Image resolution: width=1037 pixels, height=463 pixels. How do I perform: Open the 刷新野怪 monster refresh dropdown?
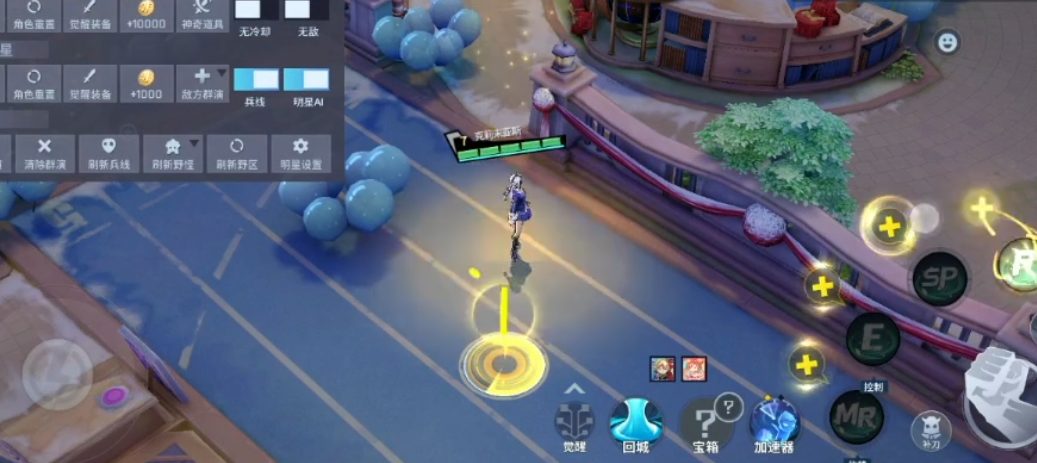172,153
